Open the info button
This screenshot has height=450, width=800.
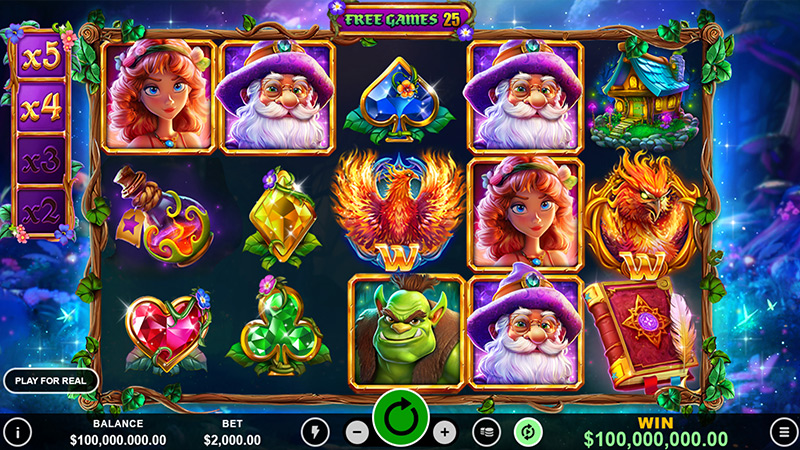pos(17,432)
